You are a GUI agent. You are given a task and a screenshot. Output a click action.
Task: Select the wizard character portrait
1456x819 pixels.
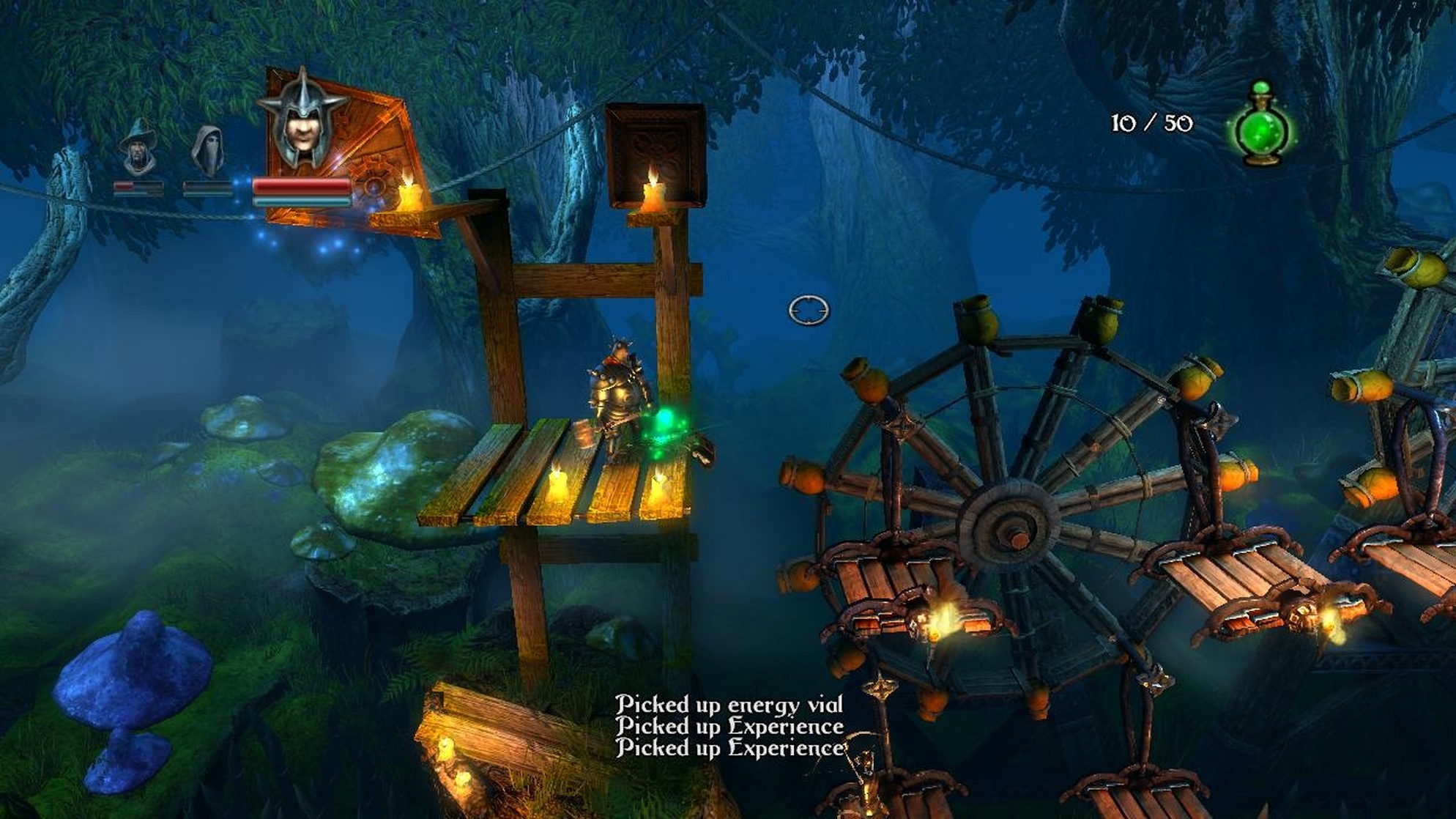click(x=138, y=149)
